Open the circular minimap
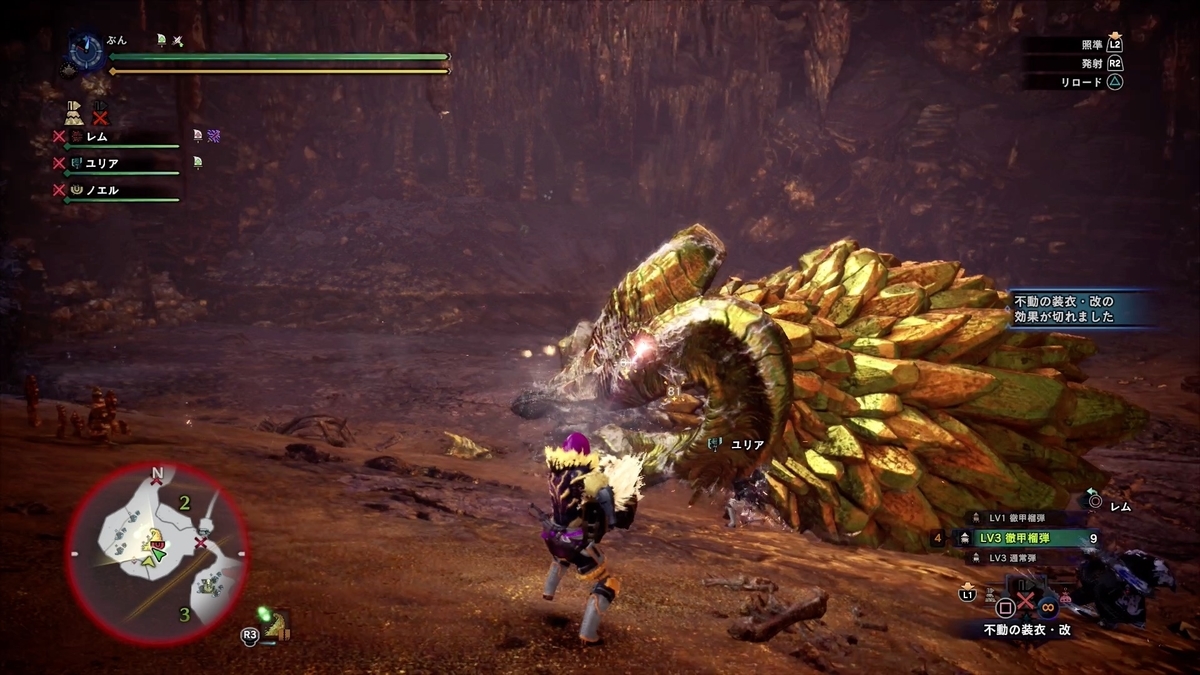 pos(157,553)
